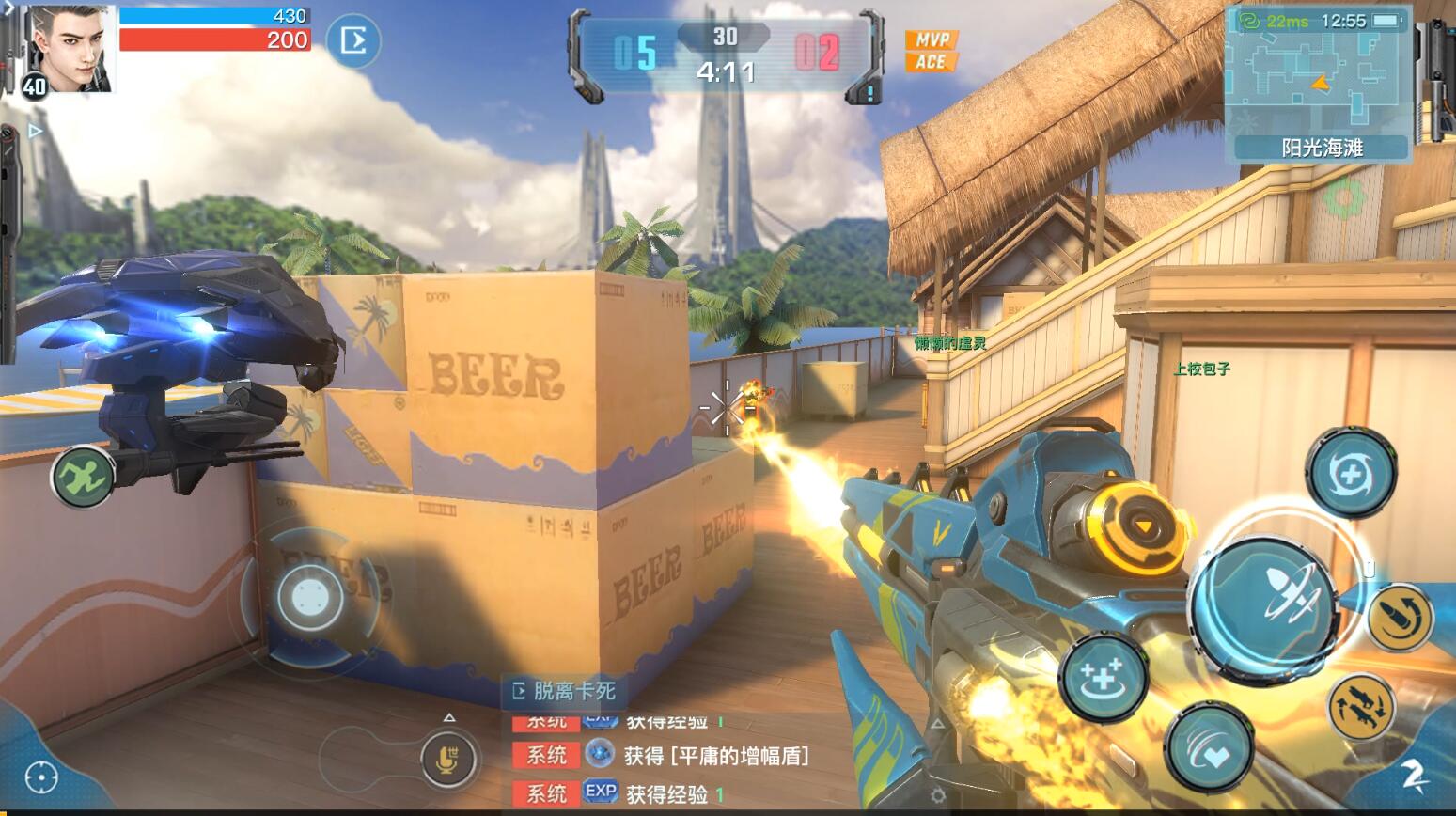Trigger the heart shield skill

(x=1209, y=748)
